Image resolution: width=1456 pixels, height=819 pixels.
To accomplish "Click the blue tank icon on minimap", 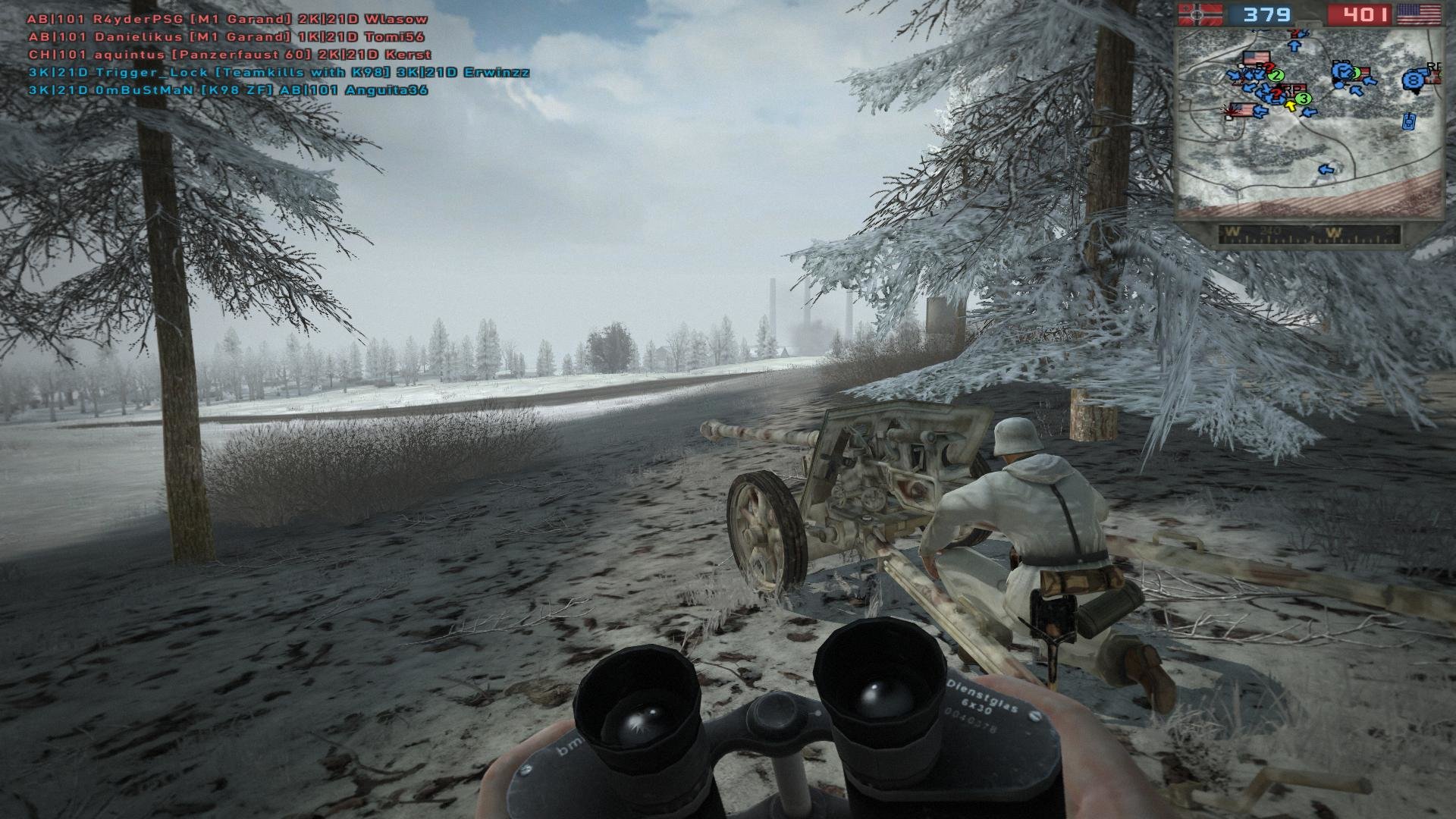I will click(1410, 121).
